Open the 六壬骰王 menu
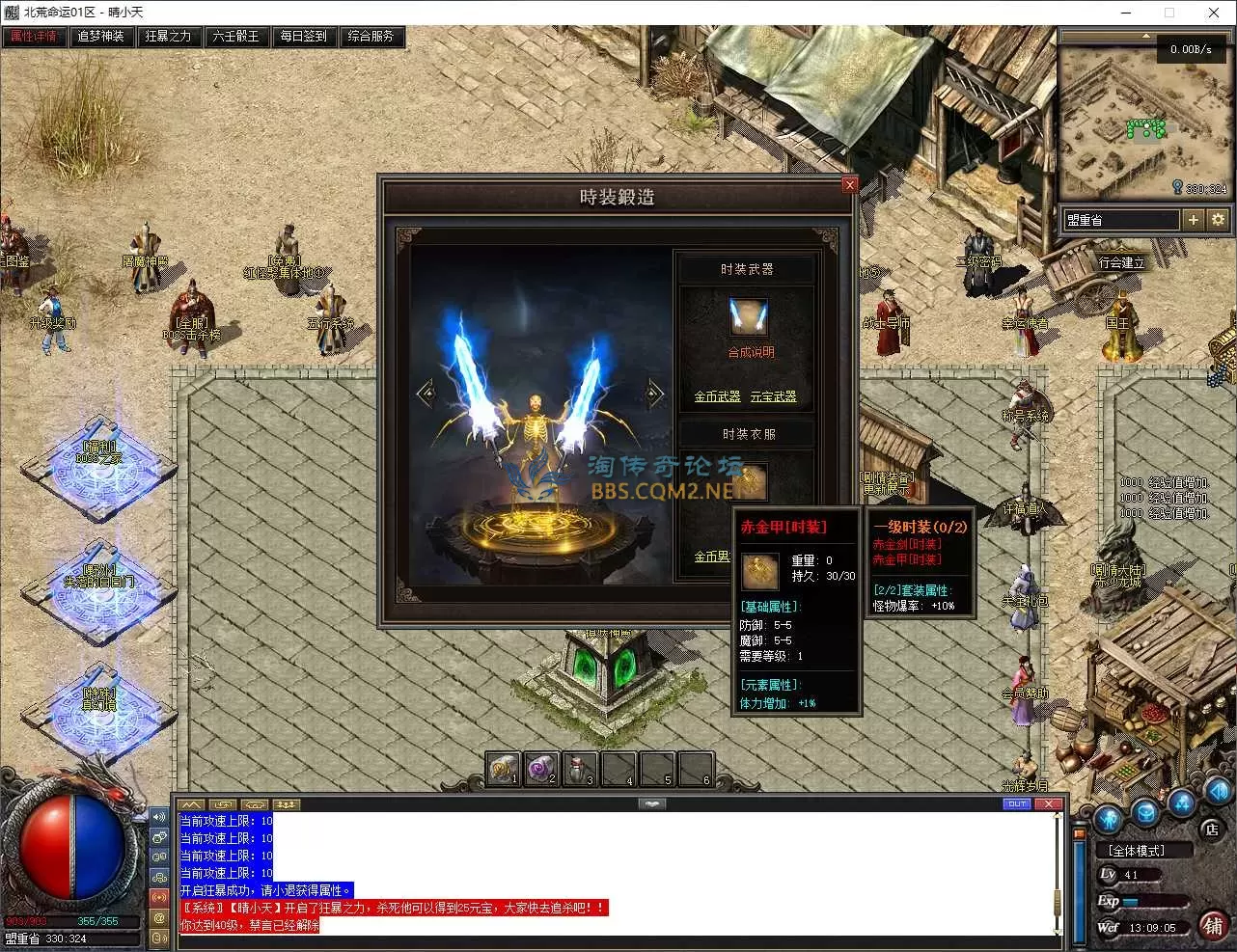The image size is (1237, 952). pos(235,37)
